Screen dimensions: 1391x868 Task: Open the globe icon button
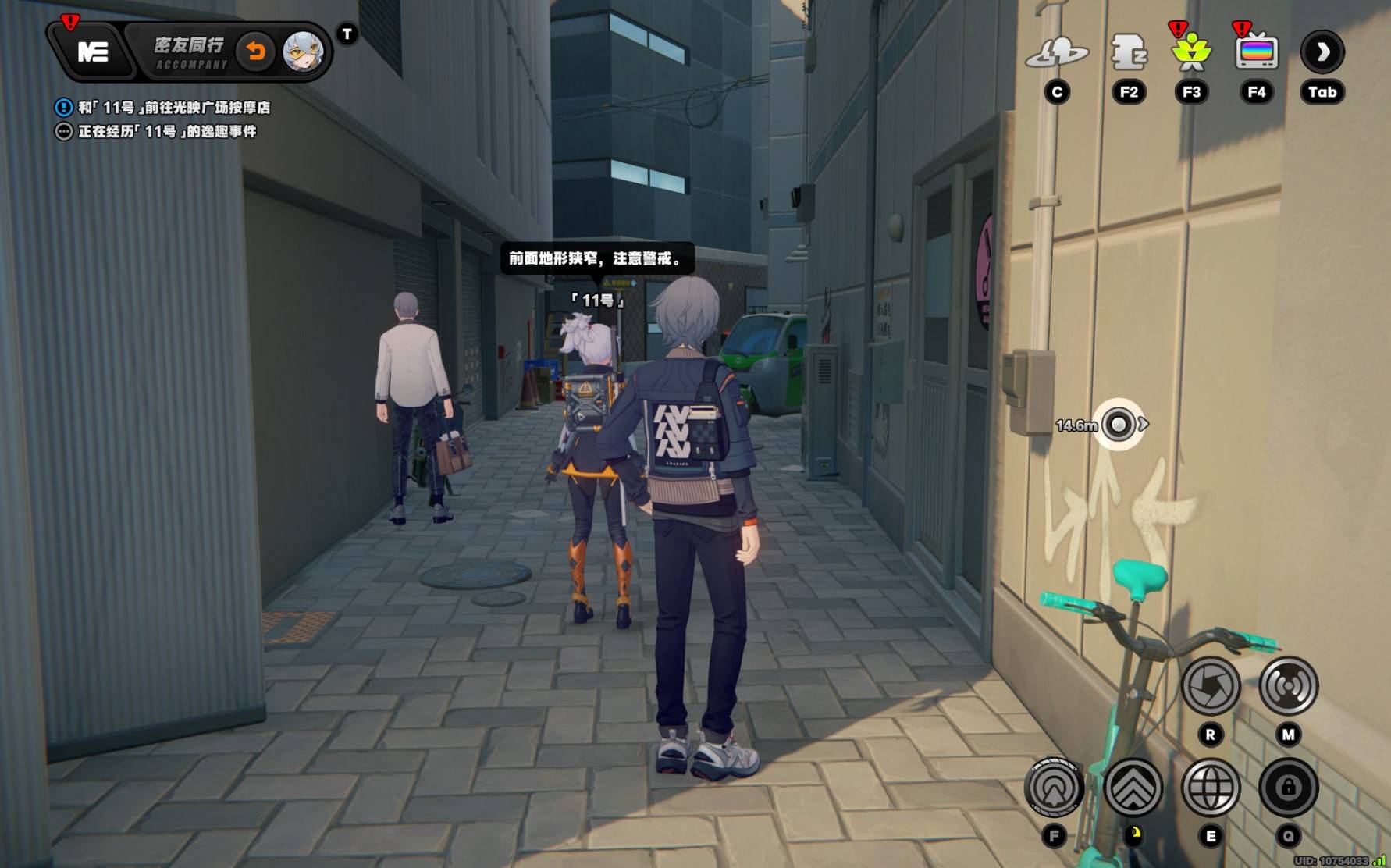point(1211,788)
